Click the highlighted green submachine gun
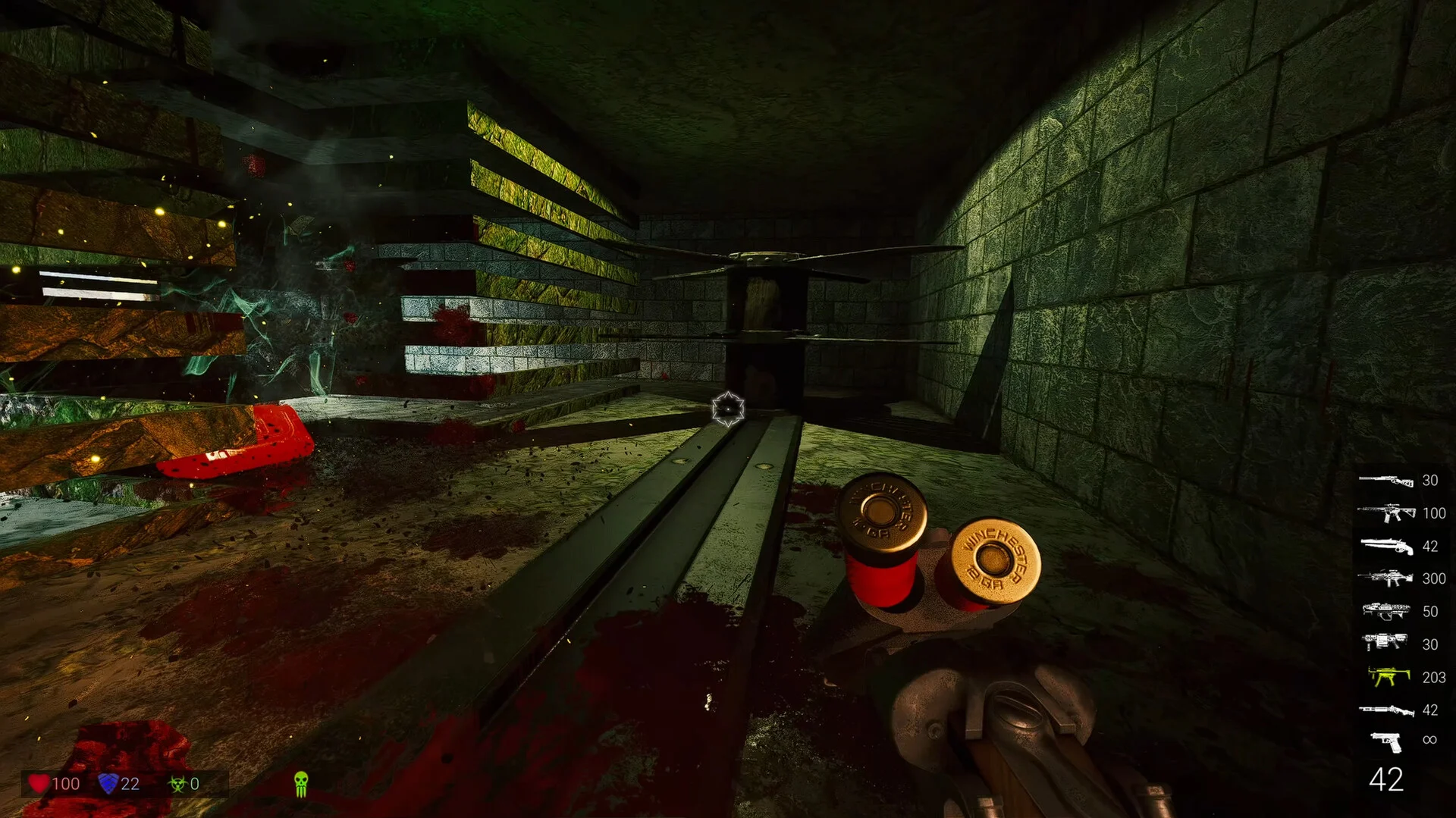This screenshot has height=818, width=1456. [x=1387, y=676]
